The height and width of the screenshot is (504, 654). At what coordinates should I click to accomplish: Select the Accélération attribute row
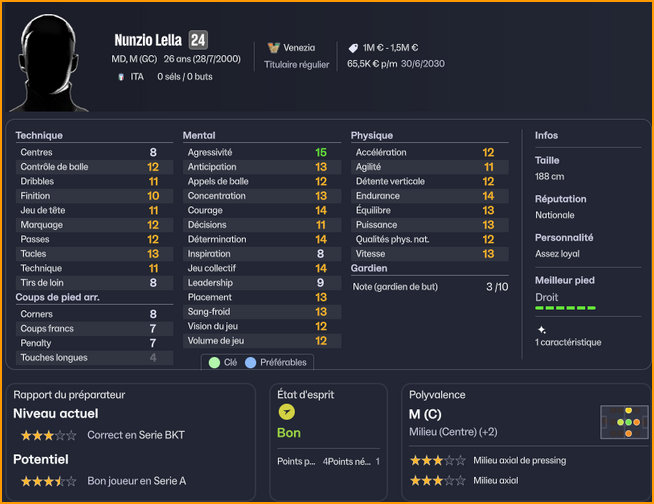click(425, 152)
